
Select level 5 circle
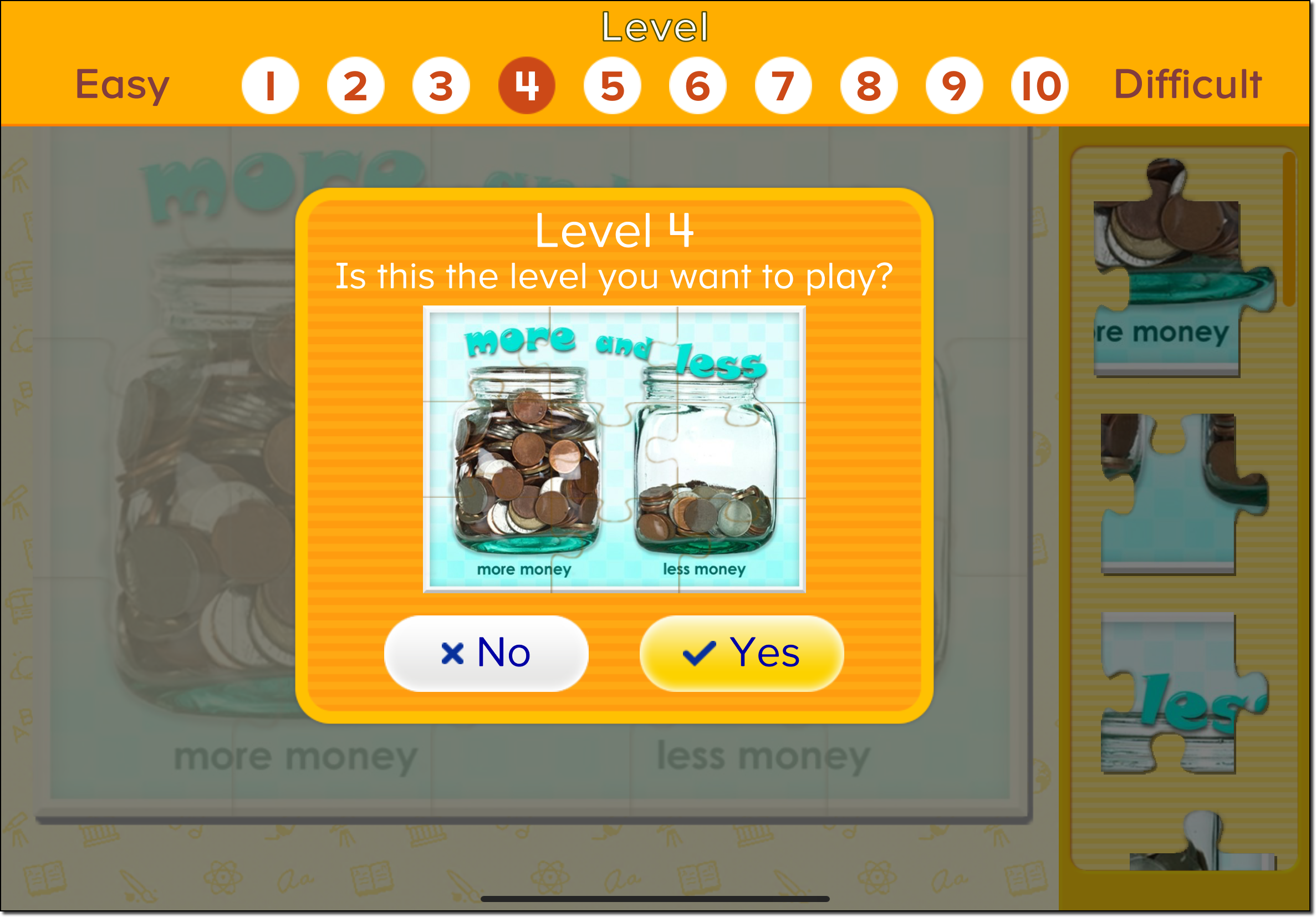612,85
